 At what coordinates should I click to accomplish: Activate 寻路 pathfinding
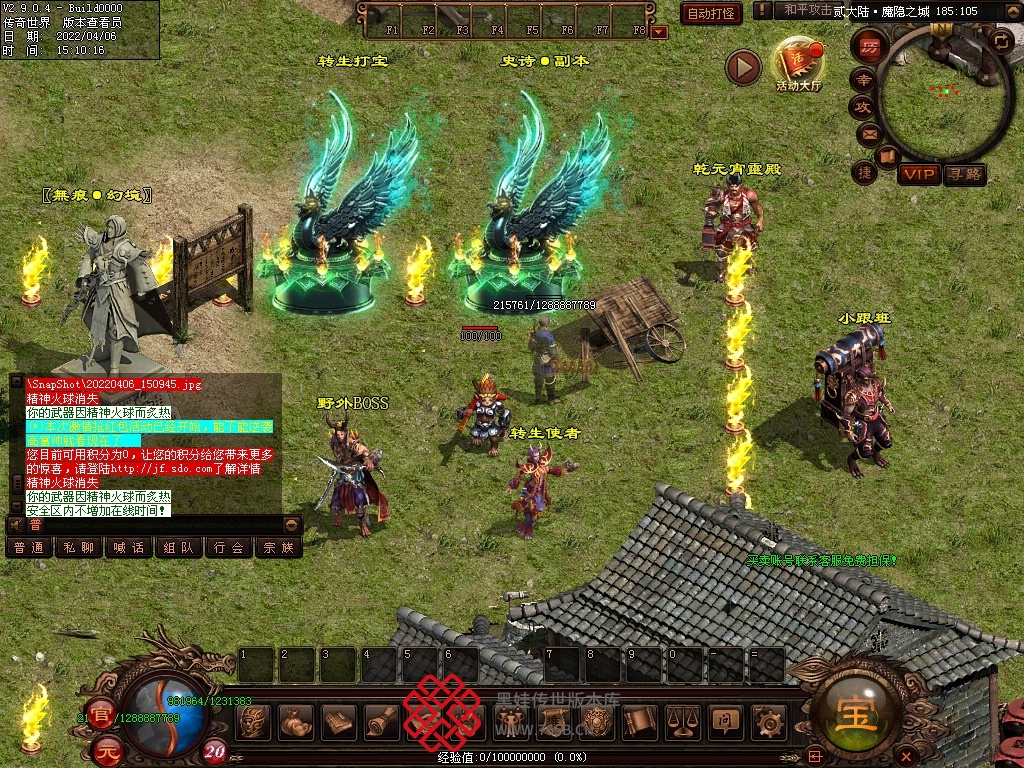[x=965, y=175]
